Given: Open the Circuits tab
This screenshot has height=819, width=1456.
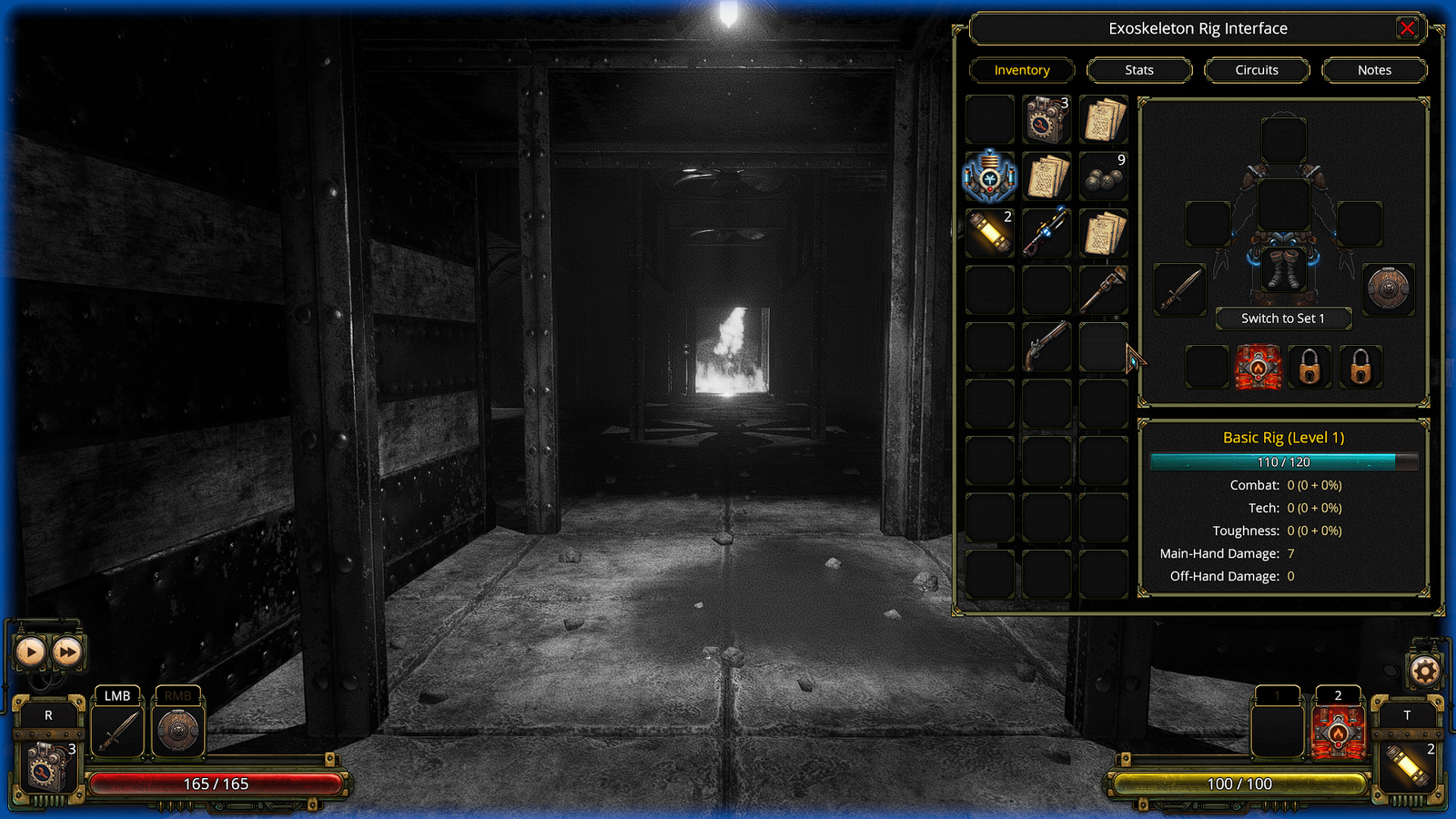Looking at the screenshot, I should coord(1257,70).
